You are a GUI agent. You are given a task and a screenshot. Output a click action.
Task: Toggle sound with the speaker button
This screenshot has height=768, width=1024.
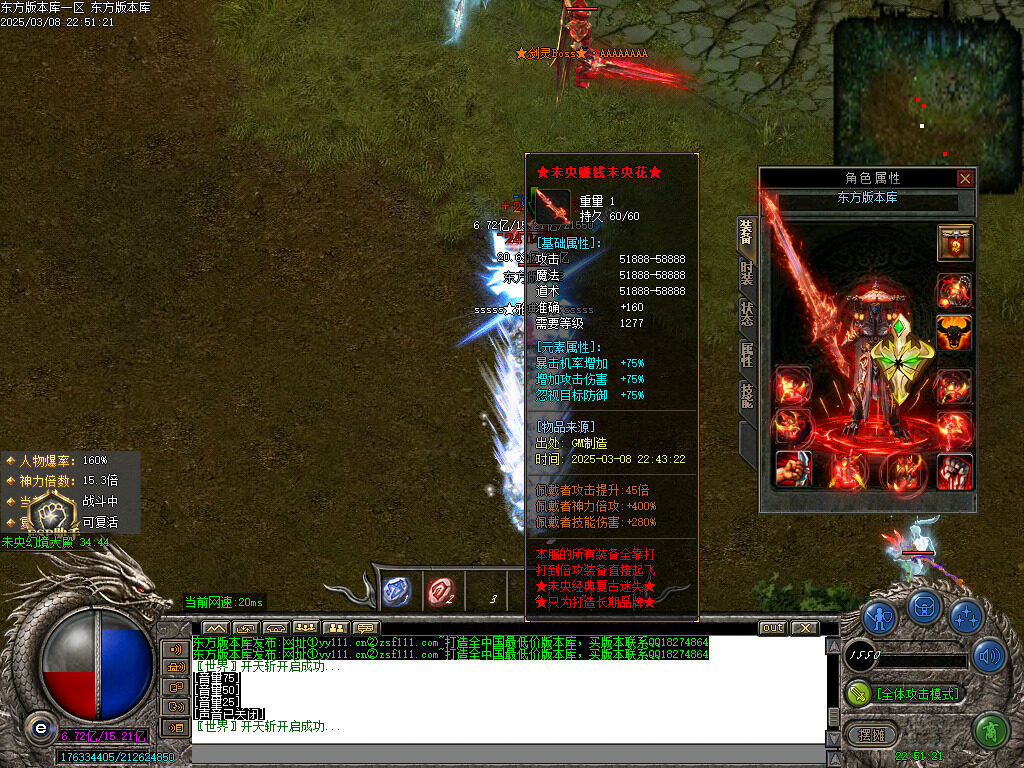pyautogui.click(x=990, y=656)
